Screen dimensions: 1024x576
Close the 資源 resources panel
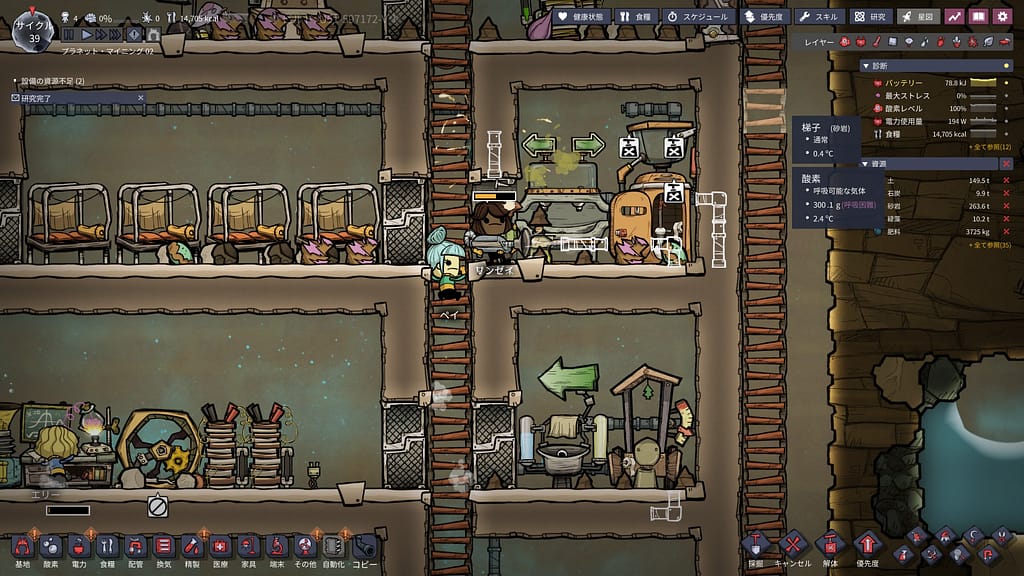(x=1006, y=163)
